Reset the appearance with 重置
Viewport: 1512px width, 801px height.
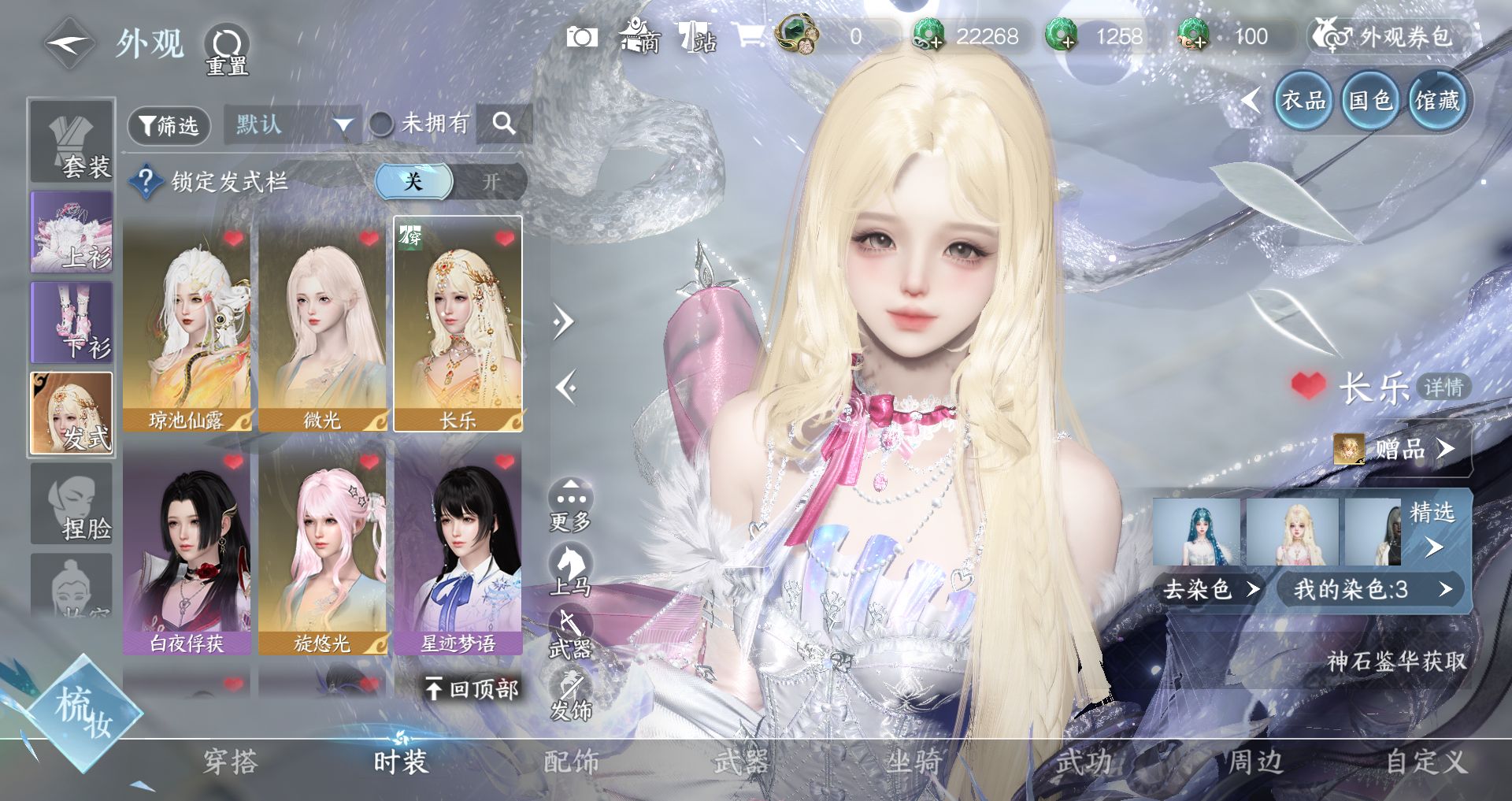point(227,49)
